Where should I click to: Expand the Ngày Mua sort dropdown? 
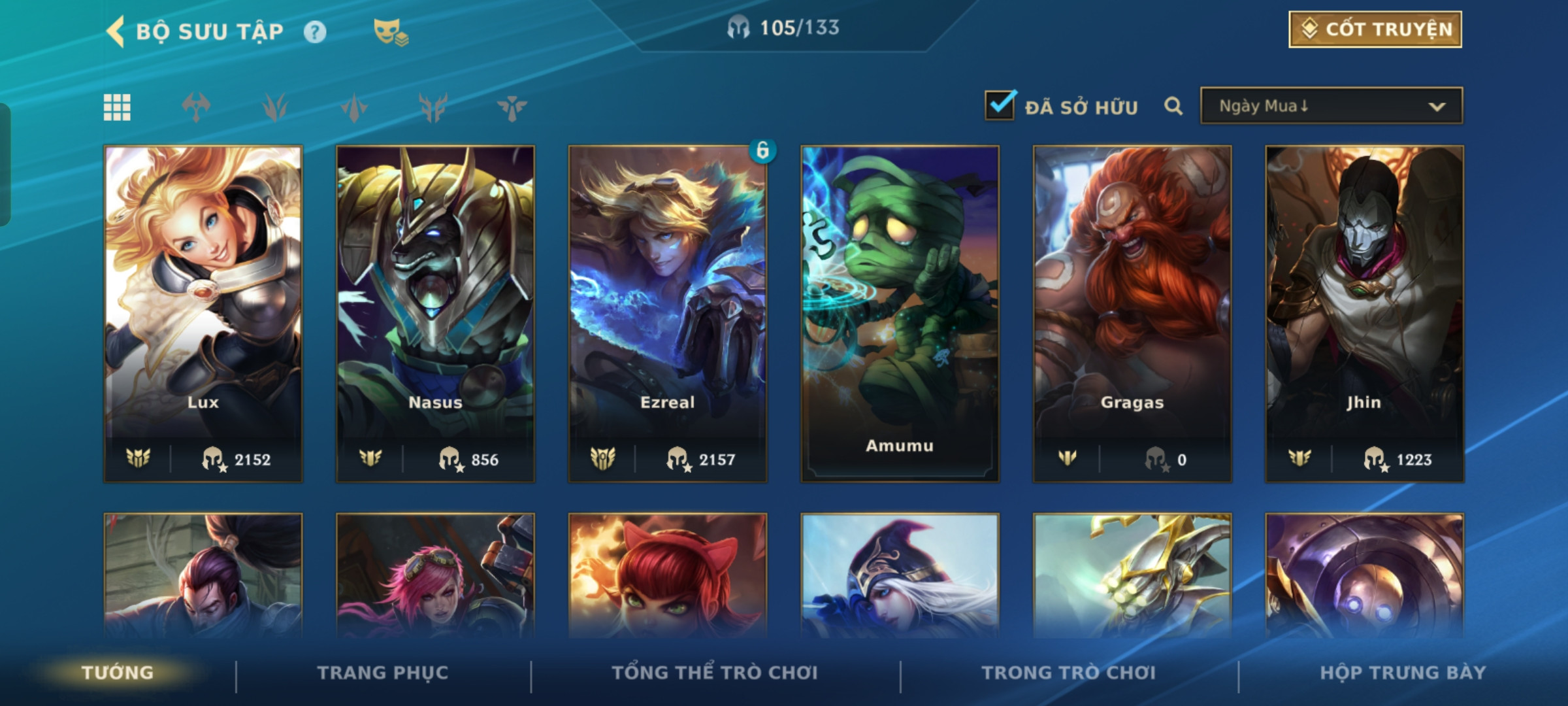(1331, 106)
